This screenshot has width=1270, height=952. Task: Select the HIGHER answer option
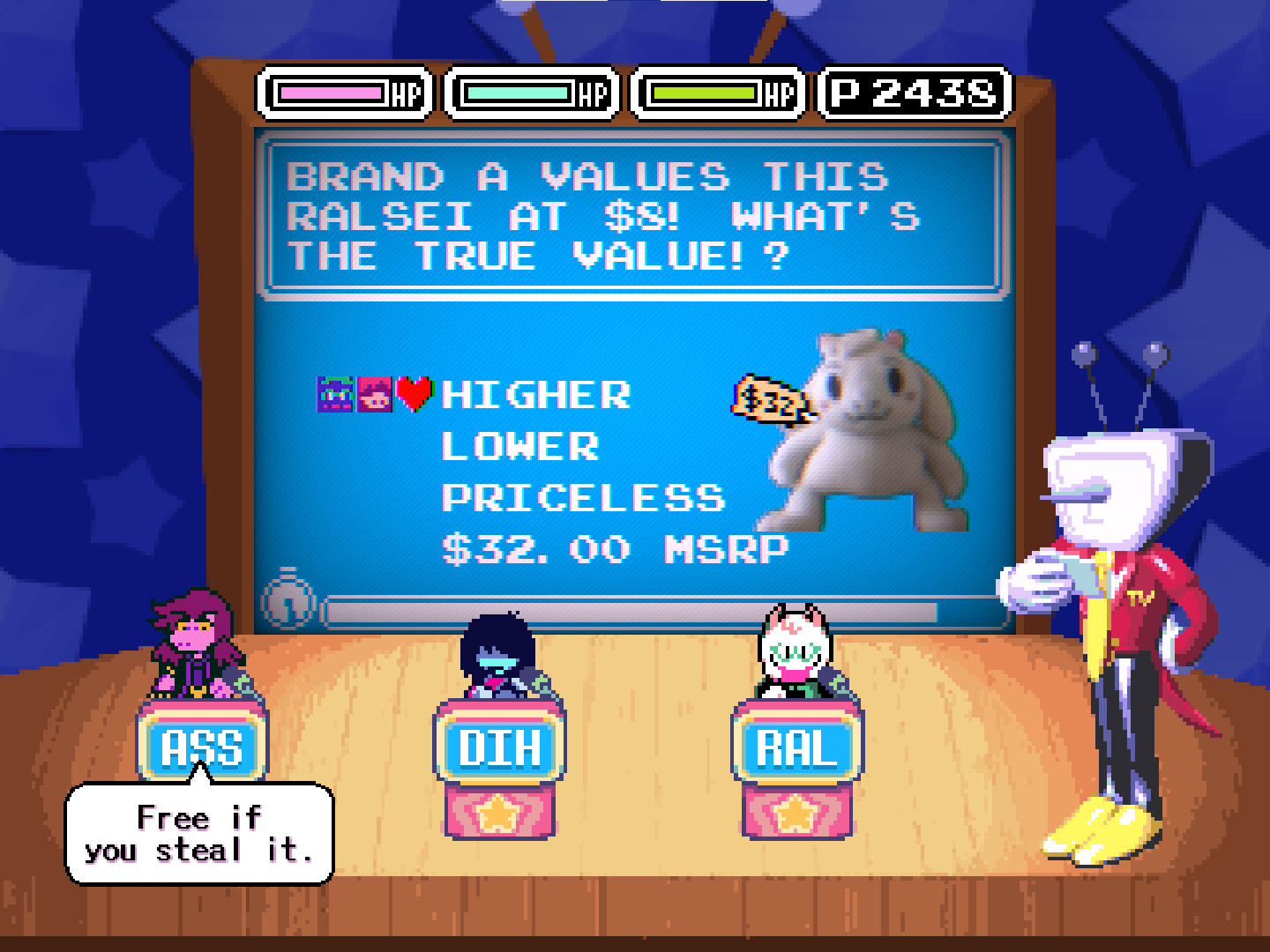[x=536, y=394]
